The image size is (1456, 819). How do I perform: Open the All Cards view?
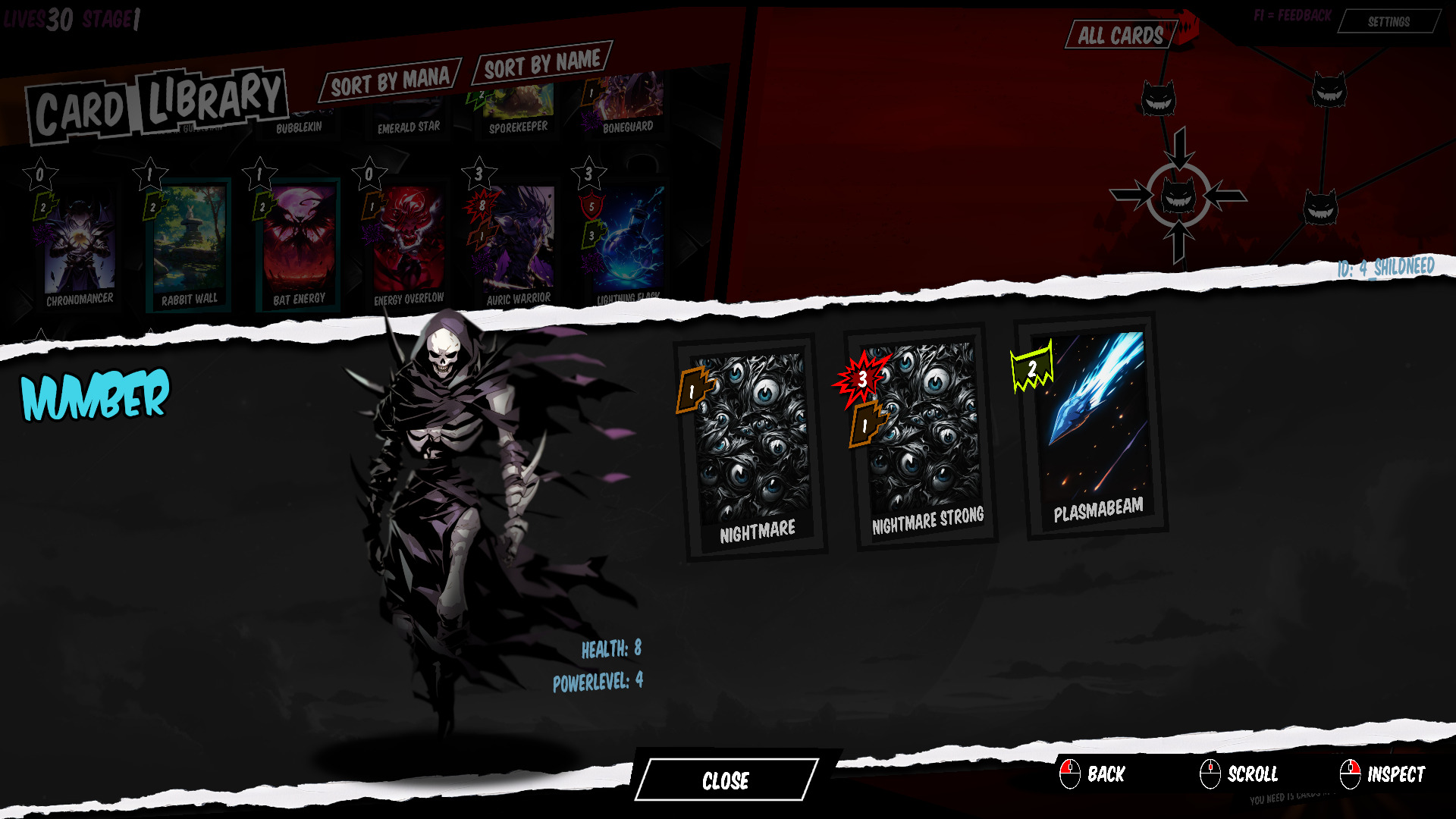1120,36
